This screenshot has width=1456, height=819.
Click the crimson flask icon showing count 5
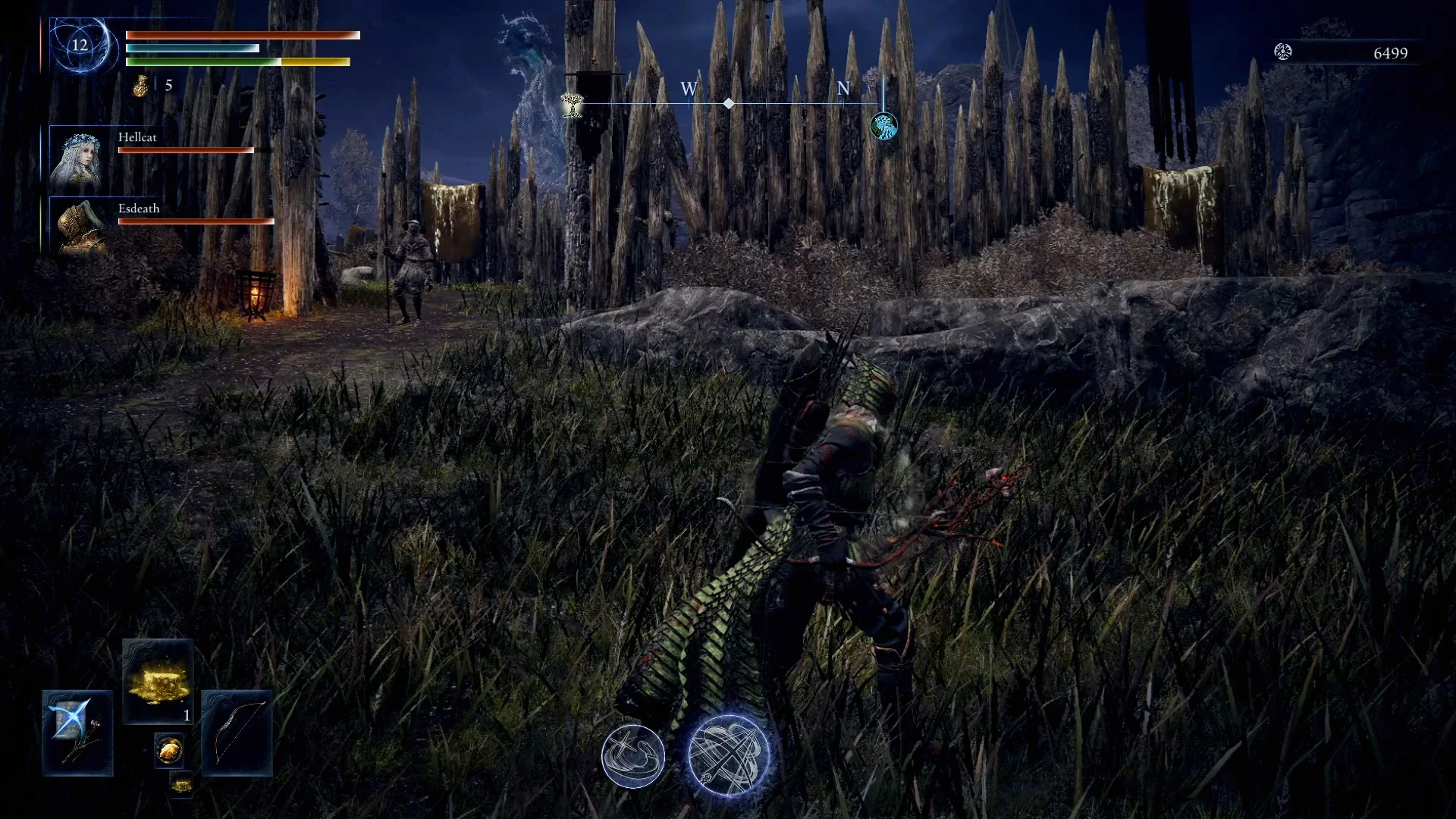[x=140, y=86]
